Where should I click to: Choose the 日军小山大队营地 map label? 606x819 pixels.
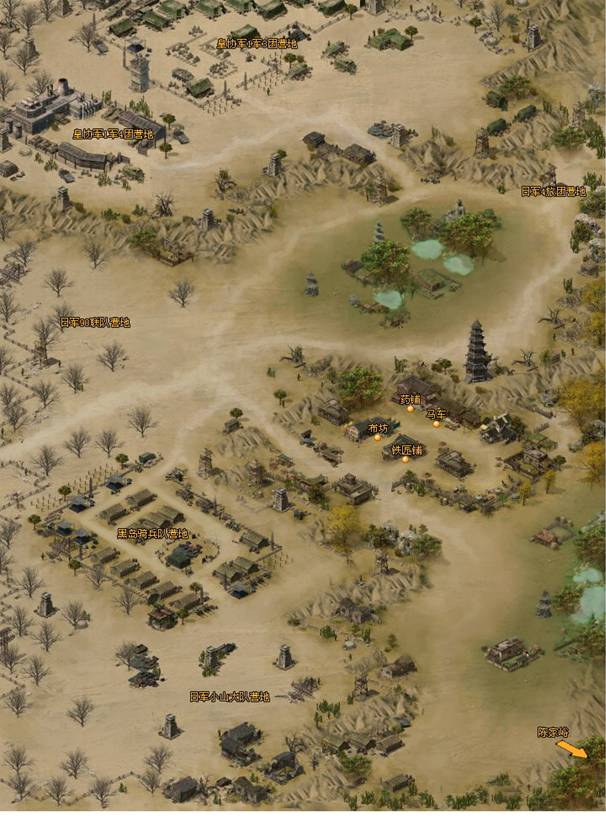229,696
